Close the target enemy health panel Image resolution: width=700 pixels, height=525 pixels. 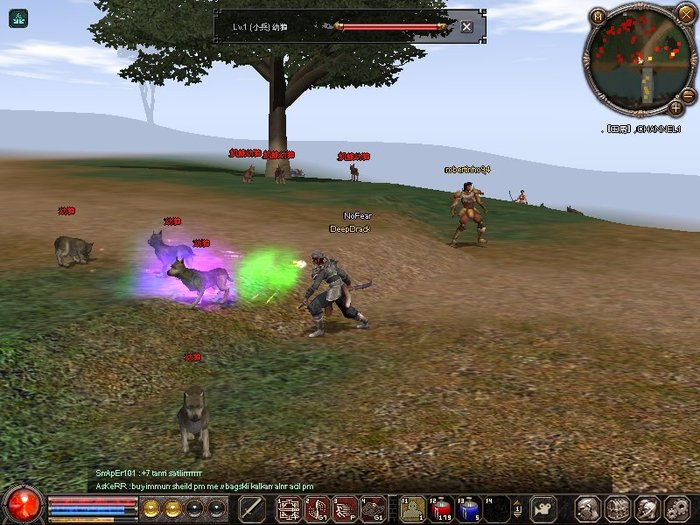coord(467,27)
